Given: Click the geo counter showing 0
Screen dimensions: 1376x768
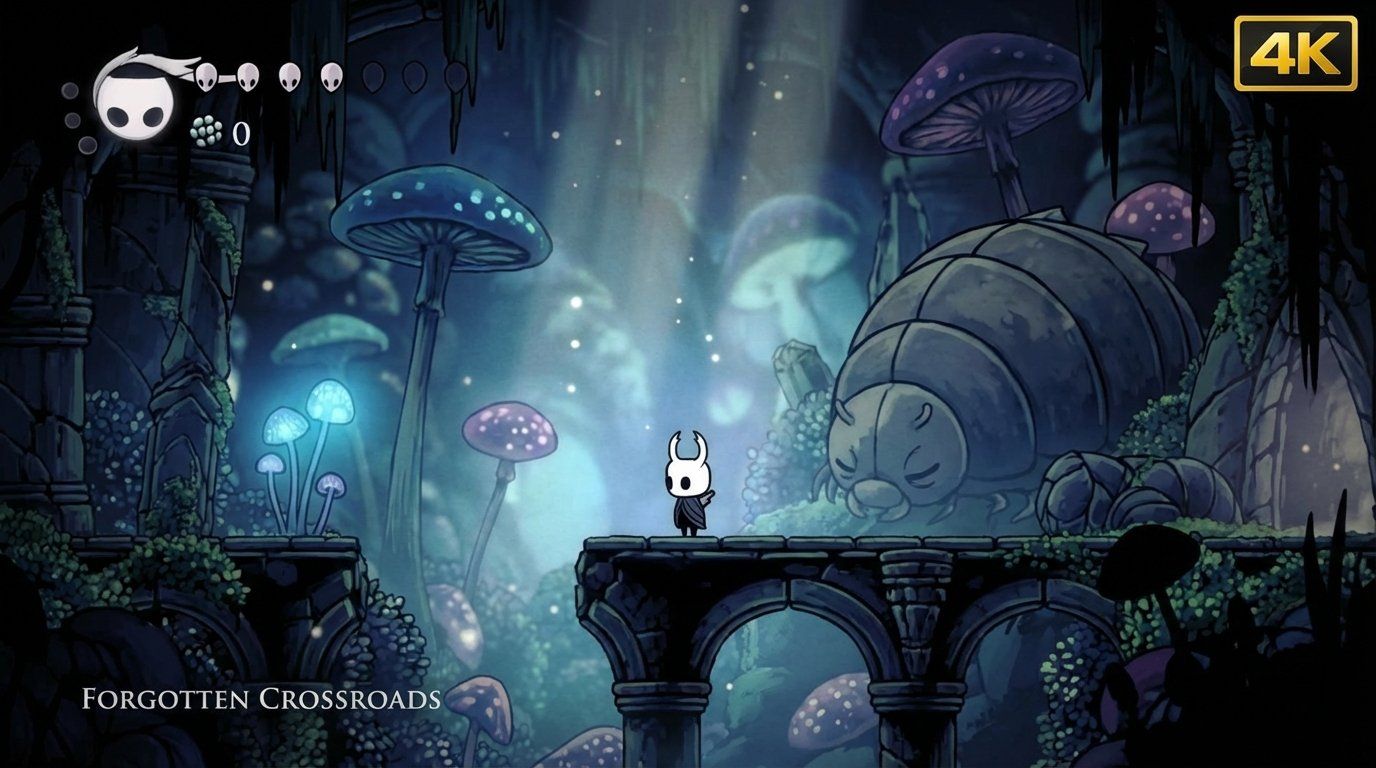Looking at the screenshot, I should pos(241,134).
